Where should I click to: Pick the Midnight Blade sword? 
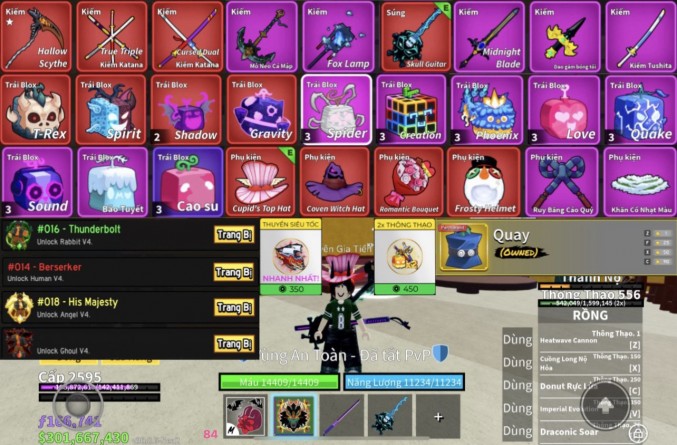[489, 36]
